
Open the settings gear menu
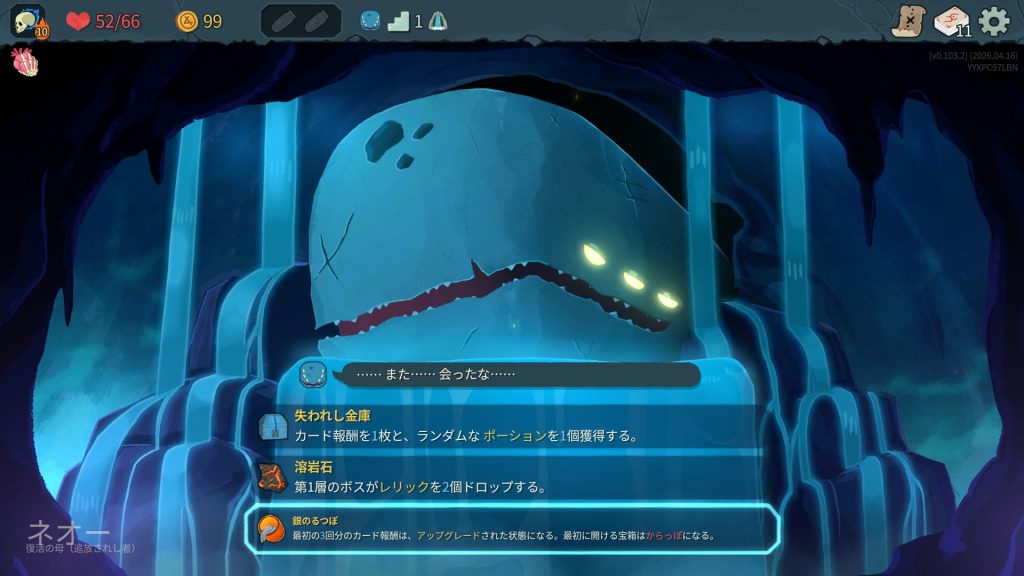pyautogui.click(x=993, y=21)
